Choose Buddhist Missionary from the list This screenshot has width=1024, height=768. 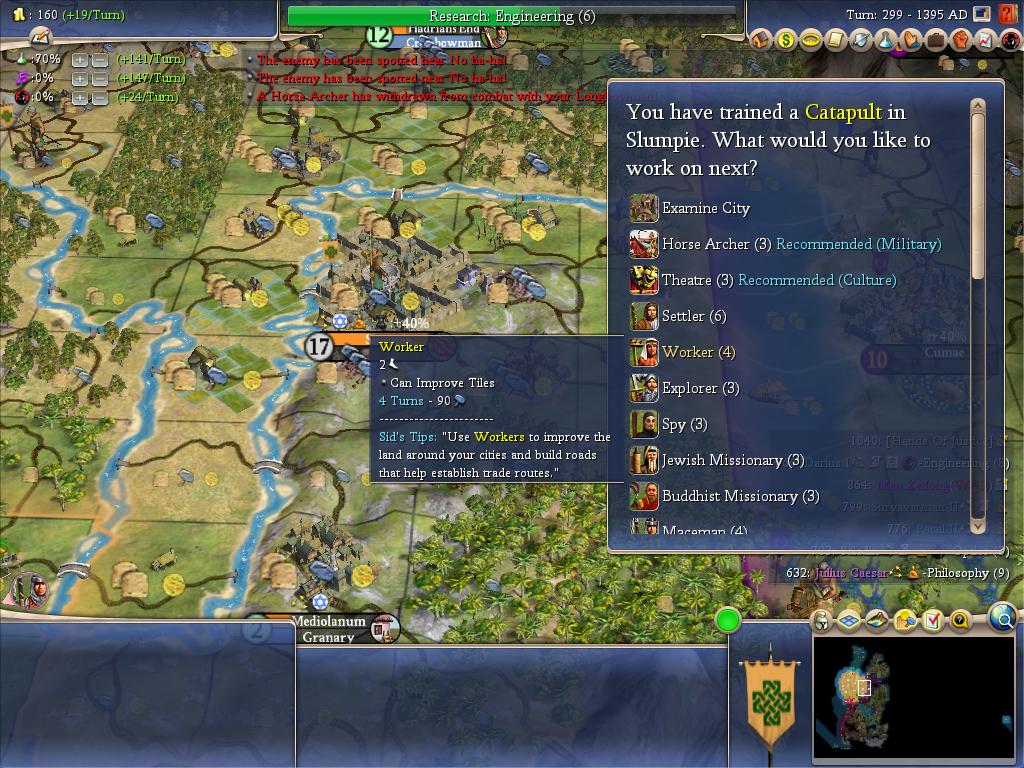(740, 496)
